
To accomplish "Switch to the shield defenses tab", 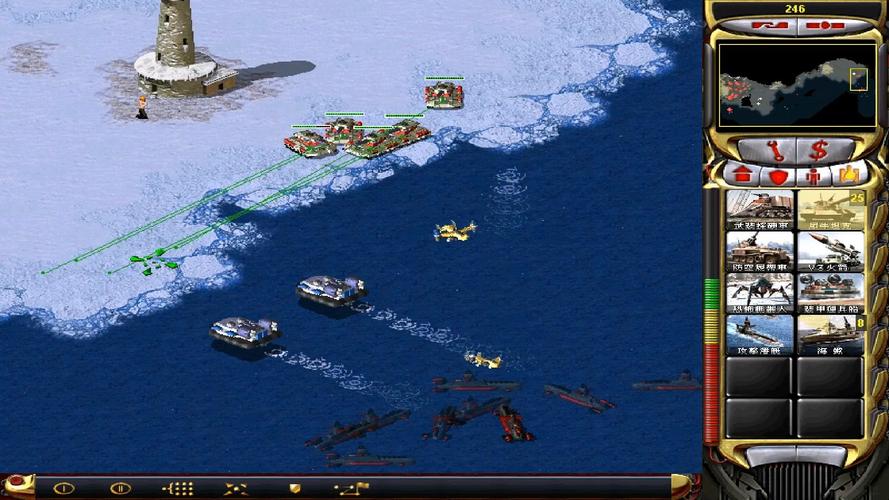I will point(776,176).
